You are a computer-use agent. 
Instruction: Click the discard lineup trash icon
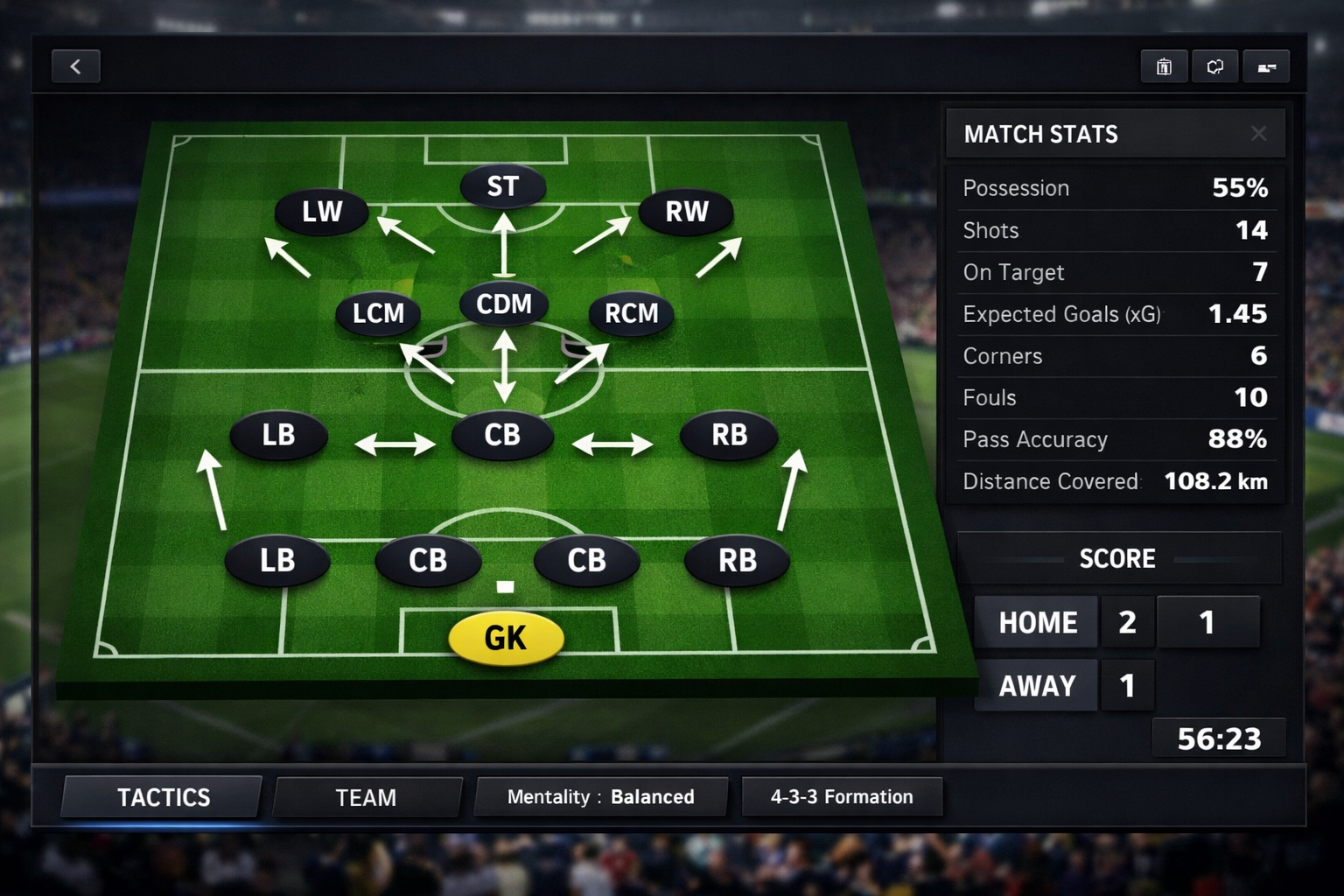point(1164,66)
